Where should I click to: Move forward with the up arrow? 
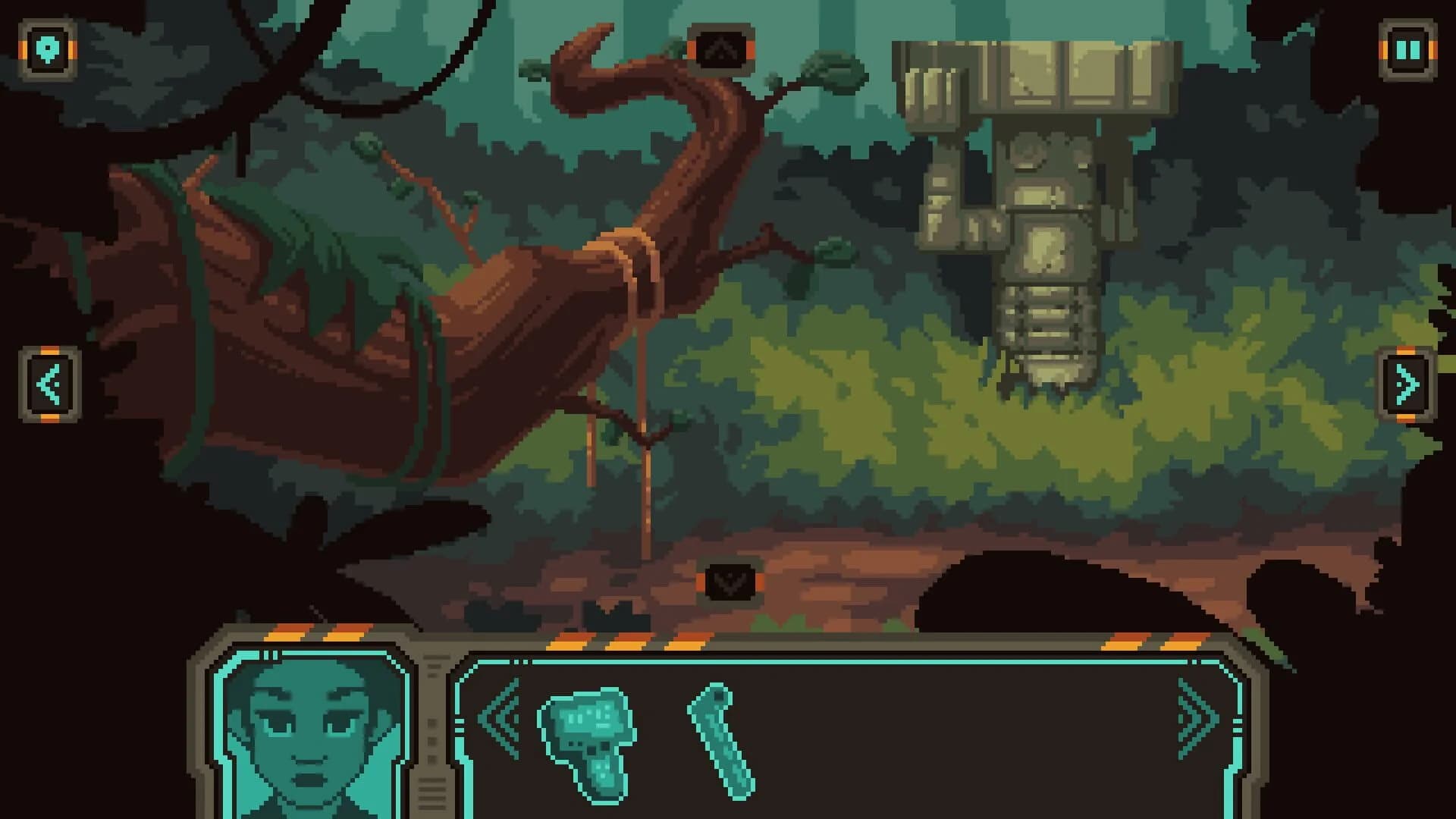pyautogui.click(x=720, y=49)
